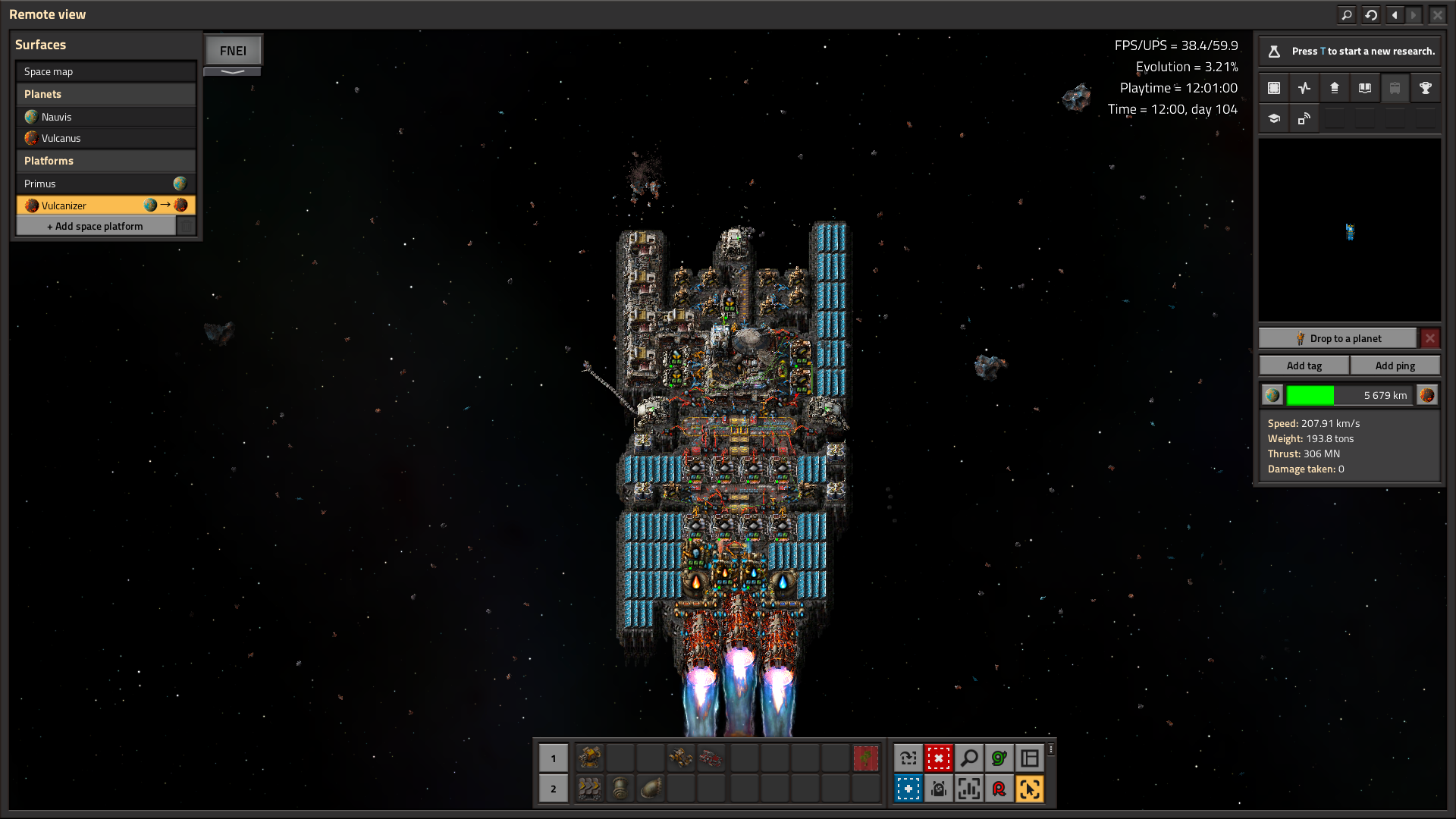This screenshot has width=1456, height=819.
Task: Select the red deconstruction planner tool
Action: point(938,758)
